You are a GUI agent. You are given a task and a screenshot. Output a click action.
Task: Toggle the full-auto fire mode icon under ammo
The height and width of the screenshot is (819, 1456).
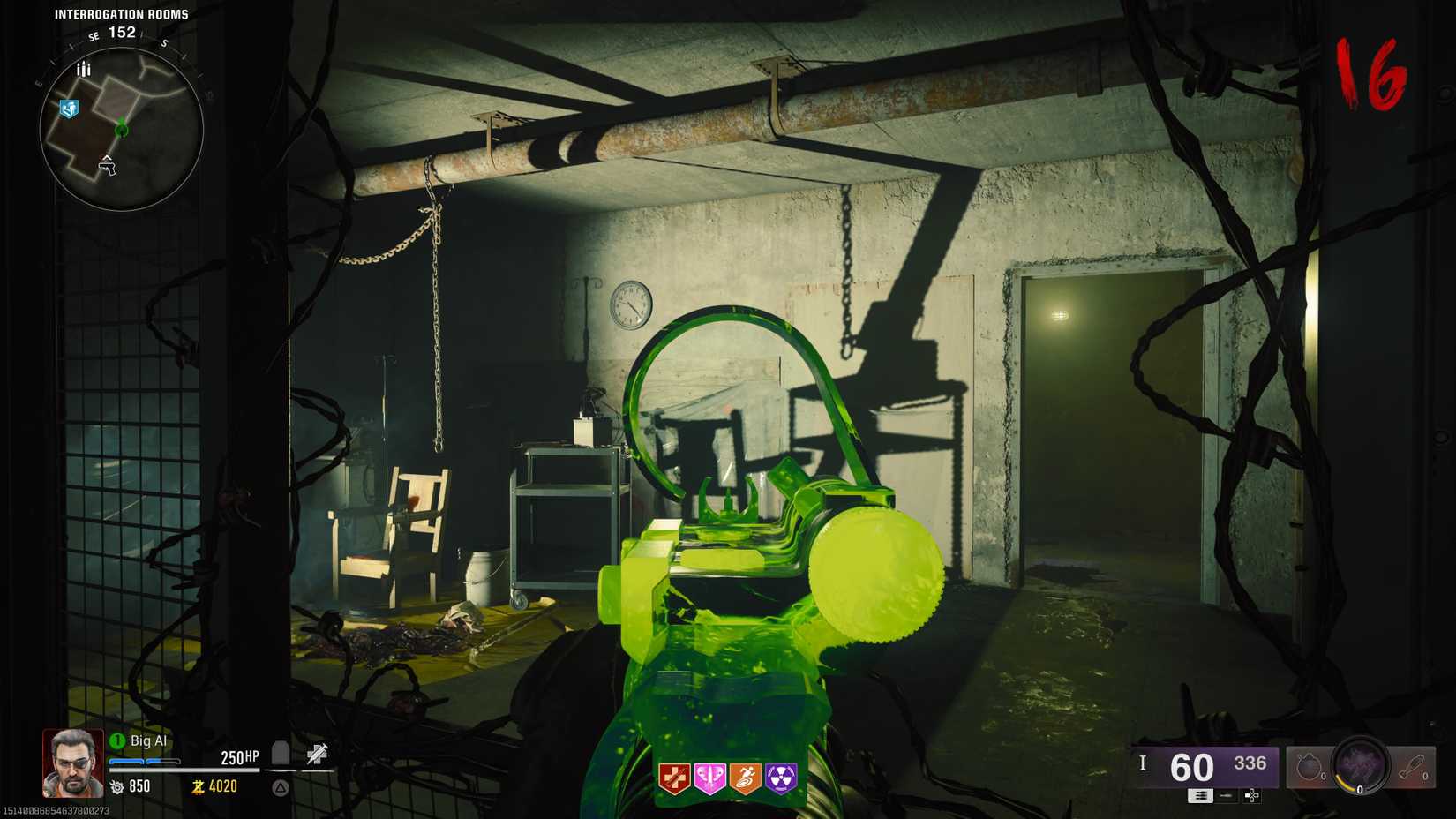point(1200,797)
